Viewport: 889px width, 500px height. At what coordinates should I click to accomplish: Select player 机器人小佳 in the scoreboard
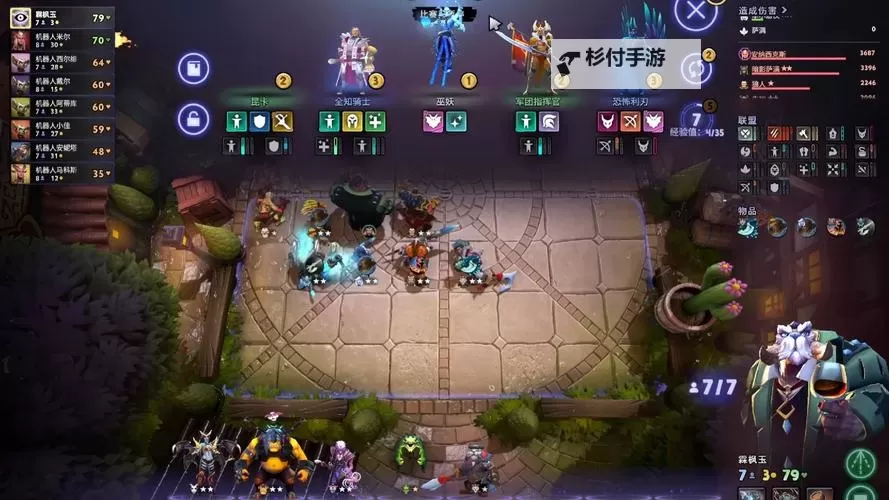(x=60, y=129)
